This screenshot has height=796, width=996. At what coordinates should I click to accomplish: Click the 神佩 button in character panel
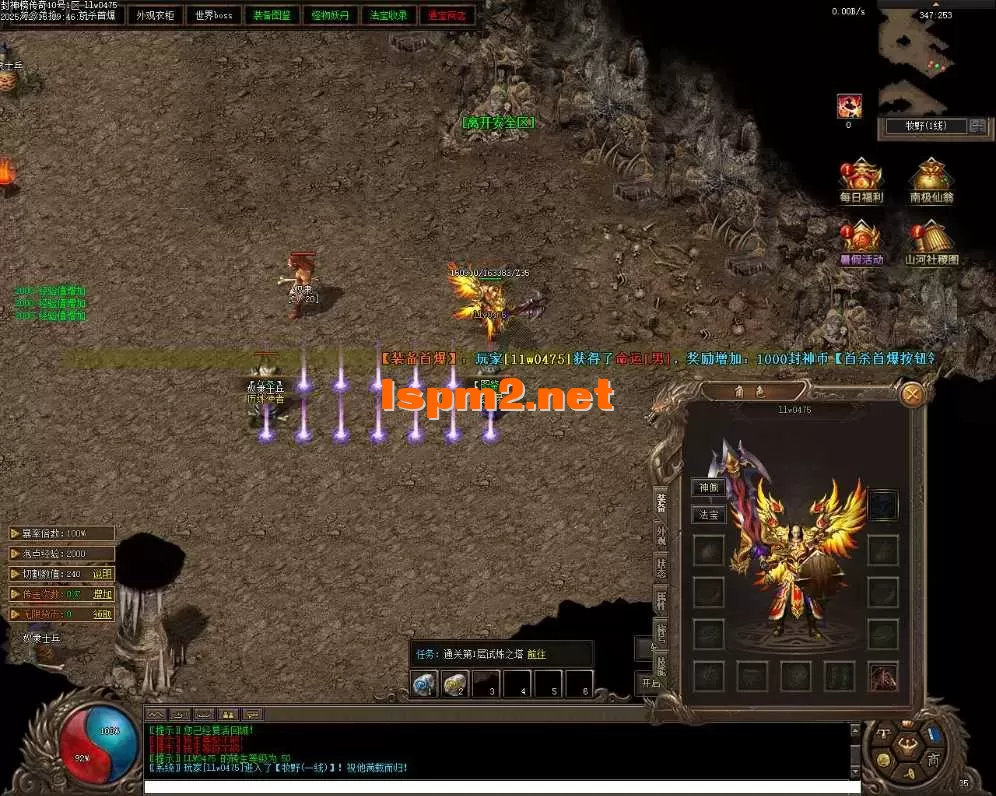coord(709,488)
